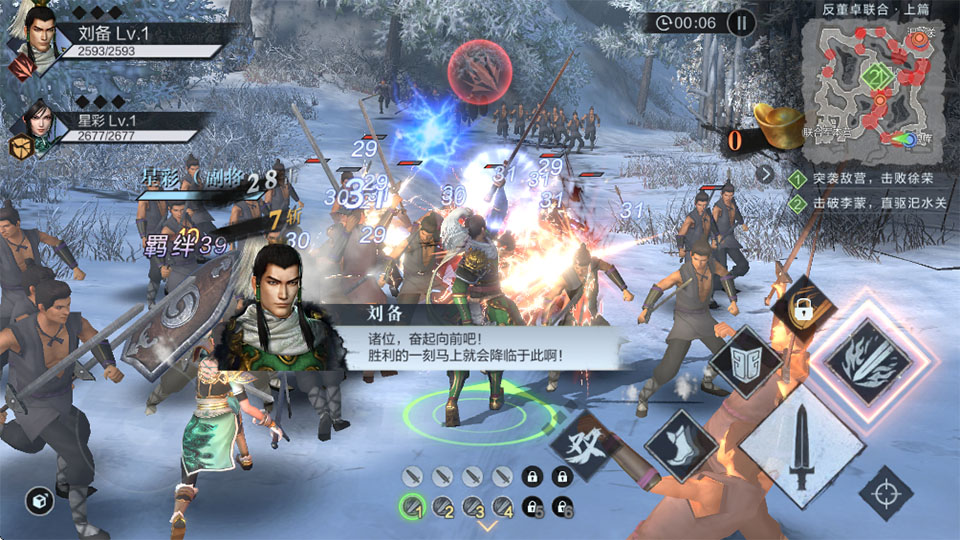The image size is (960, 540).
Task: Select the 突袭敌营 objective entry
Action: point(862,180)
